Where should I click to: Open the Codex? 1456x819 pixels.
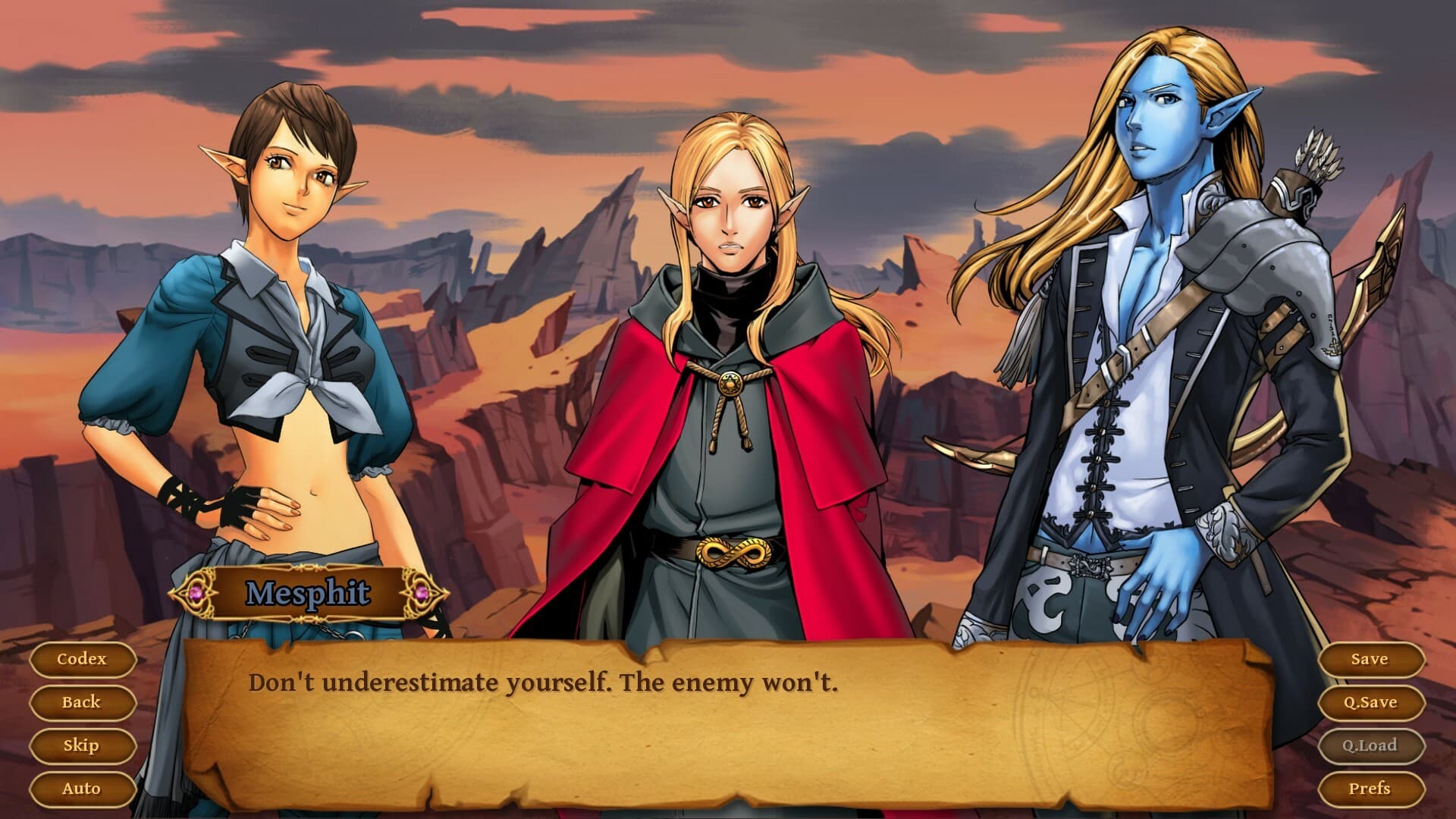tap(82, 659)
